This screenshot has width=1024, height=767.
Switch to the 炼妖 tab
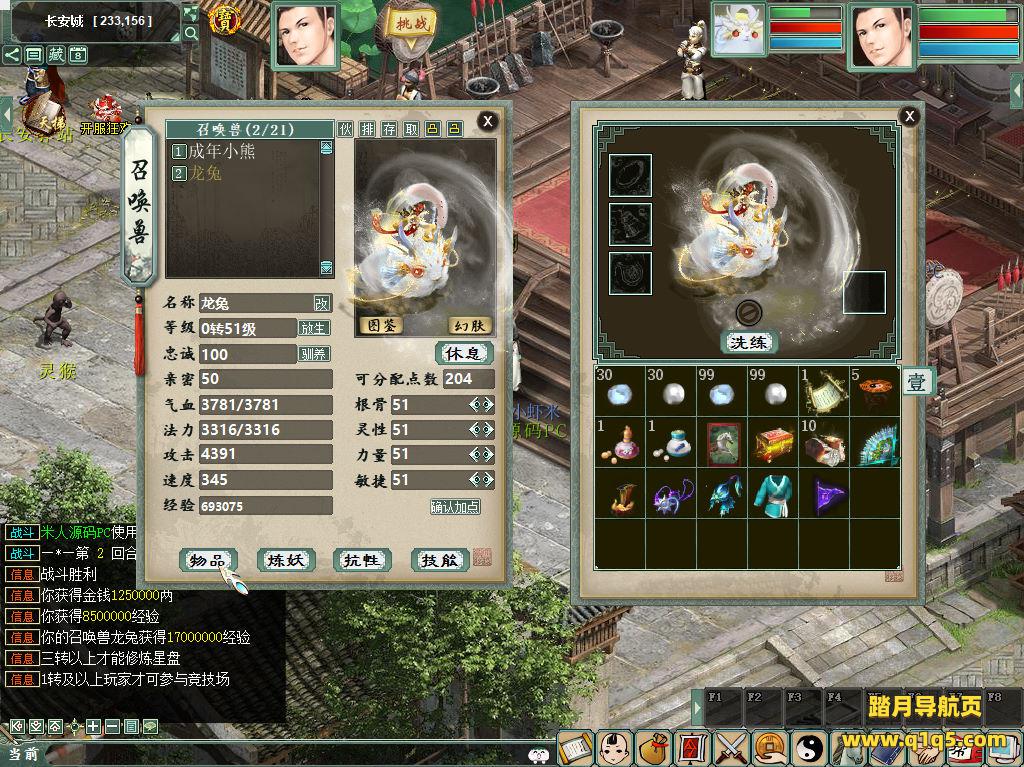(287, 560)
